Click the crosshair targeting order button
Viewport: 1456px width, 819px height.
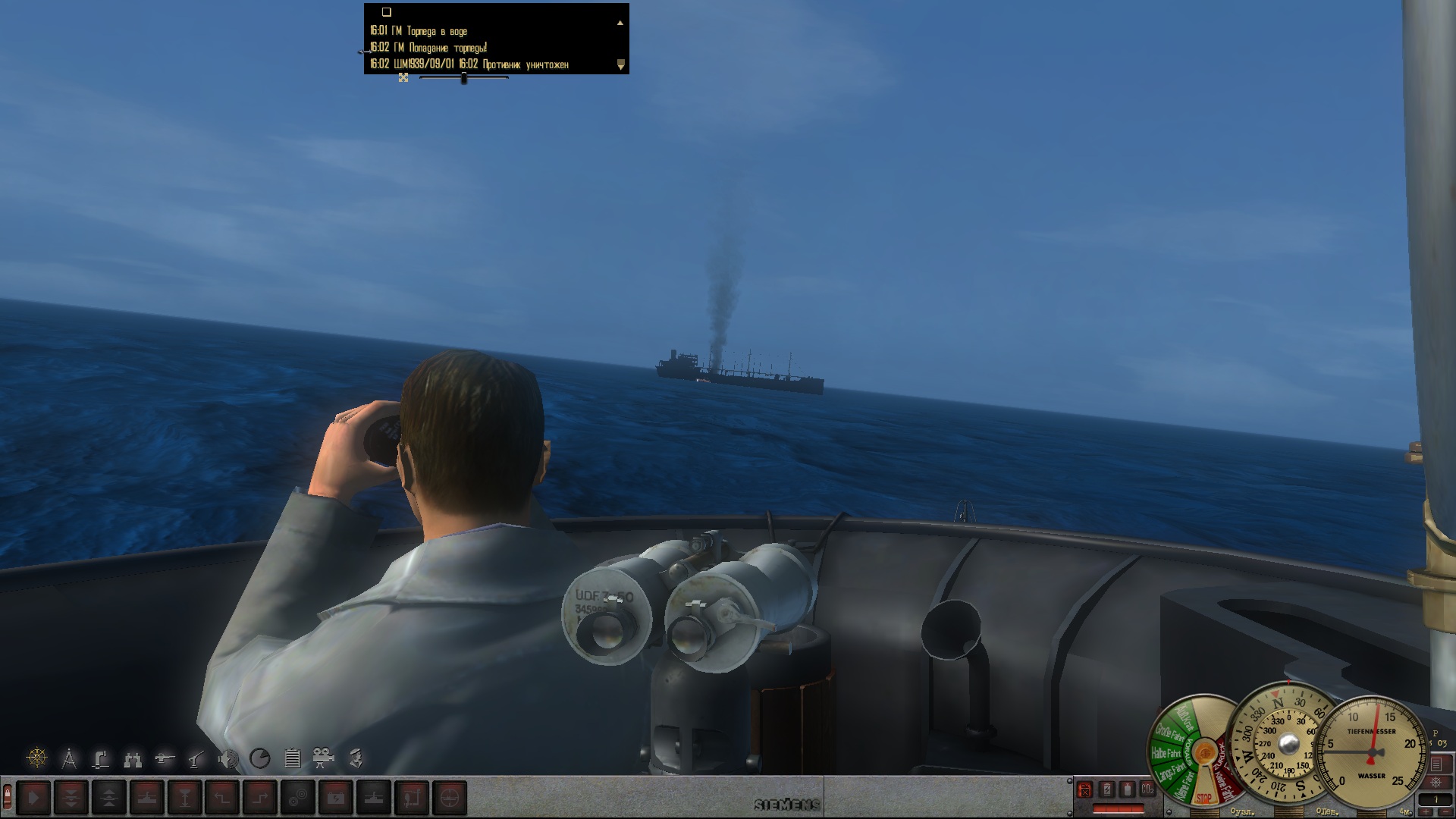click(450, 798)
